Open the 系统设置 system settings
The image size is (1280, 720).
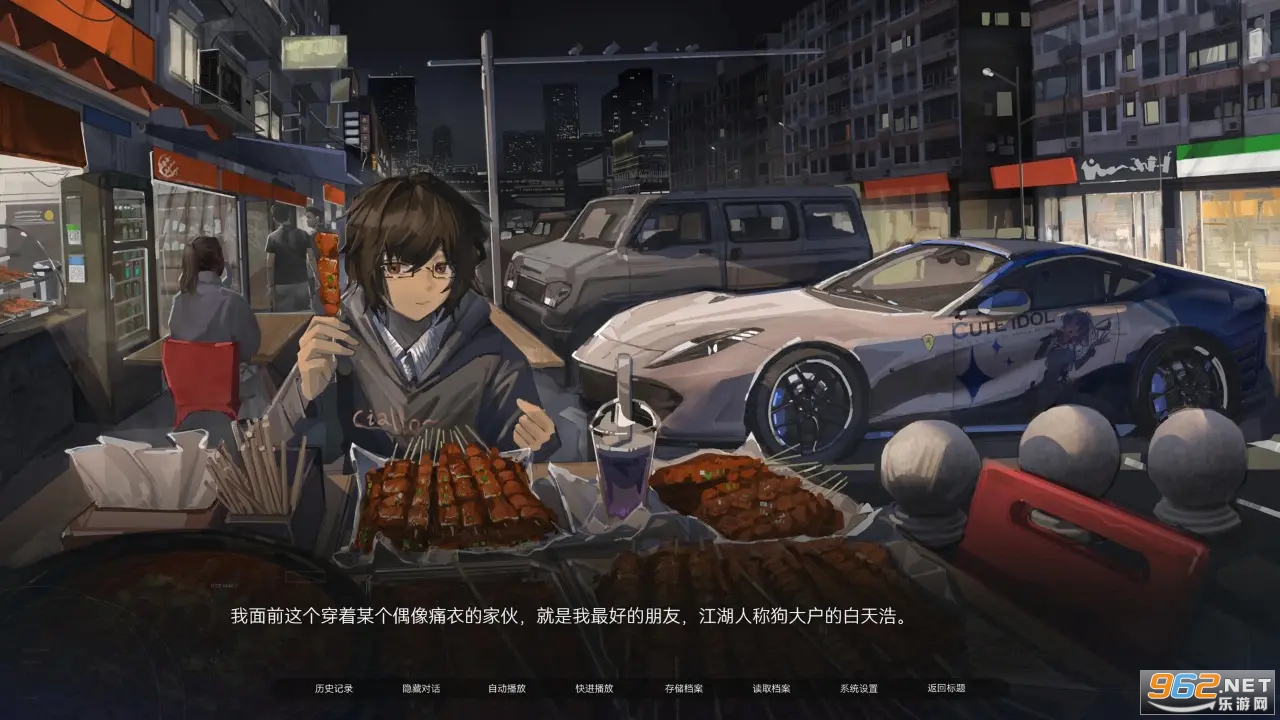[x=858, y=688]
